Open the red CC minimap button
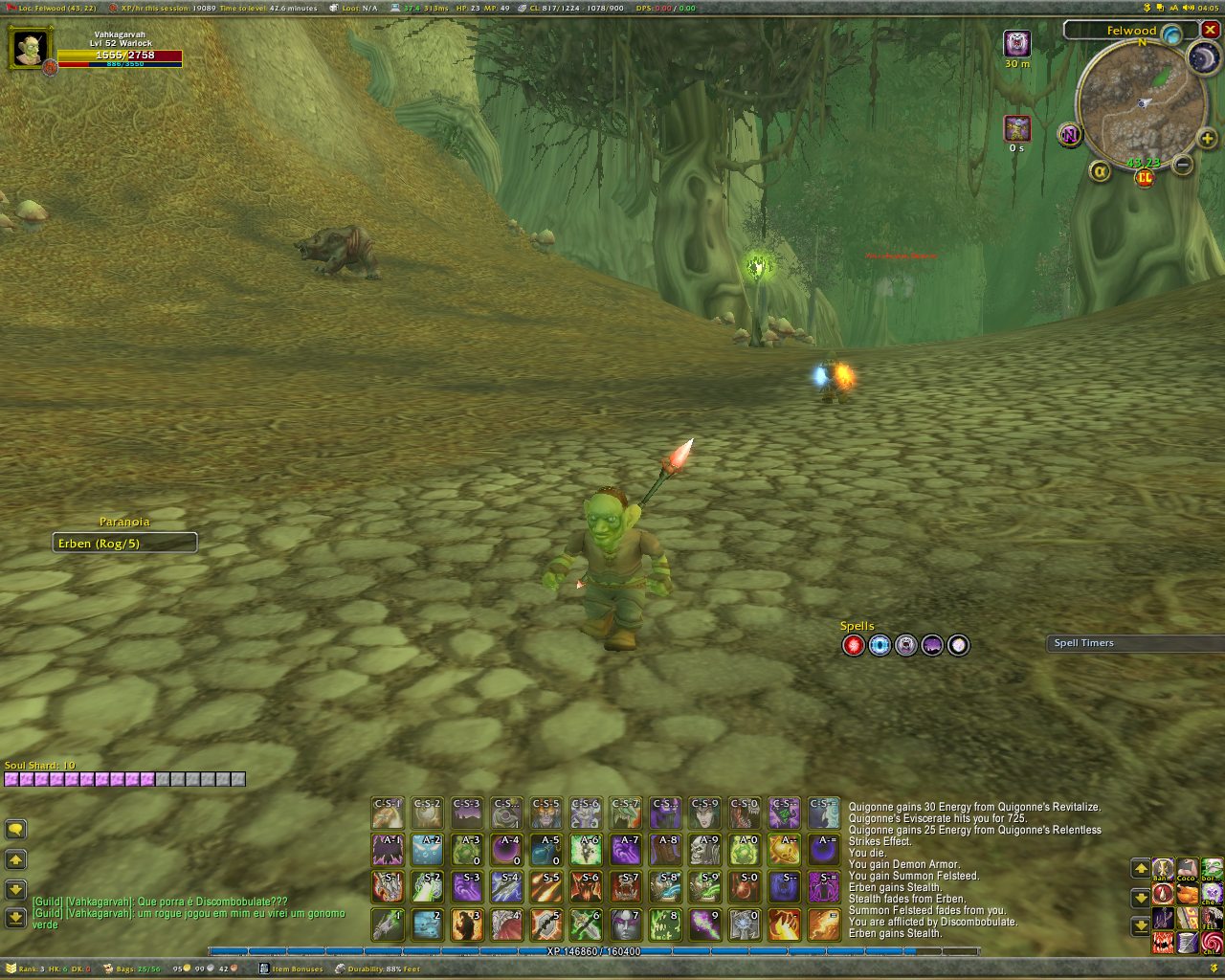The image size is (1225, 980). click(x=1145, y=177)
